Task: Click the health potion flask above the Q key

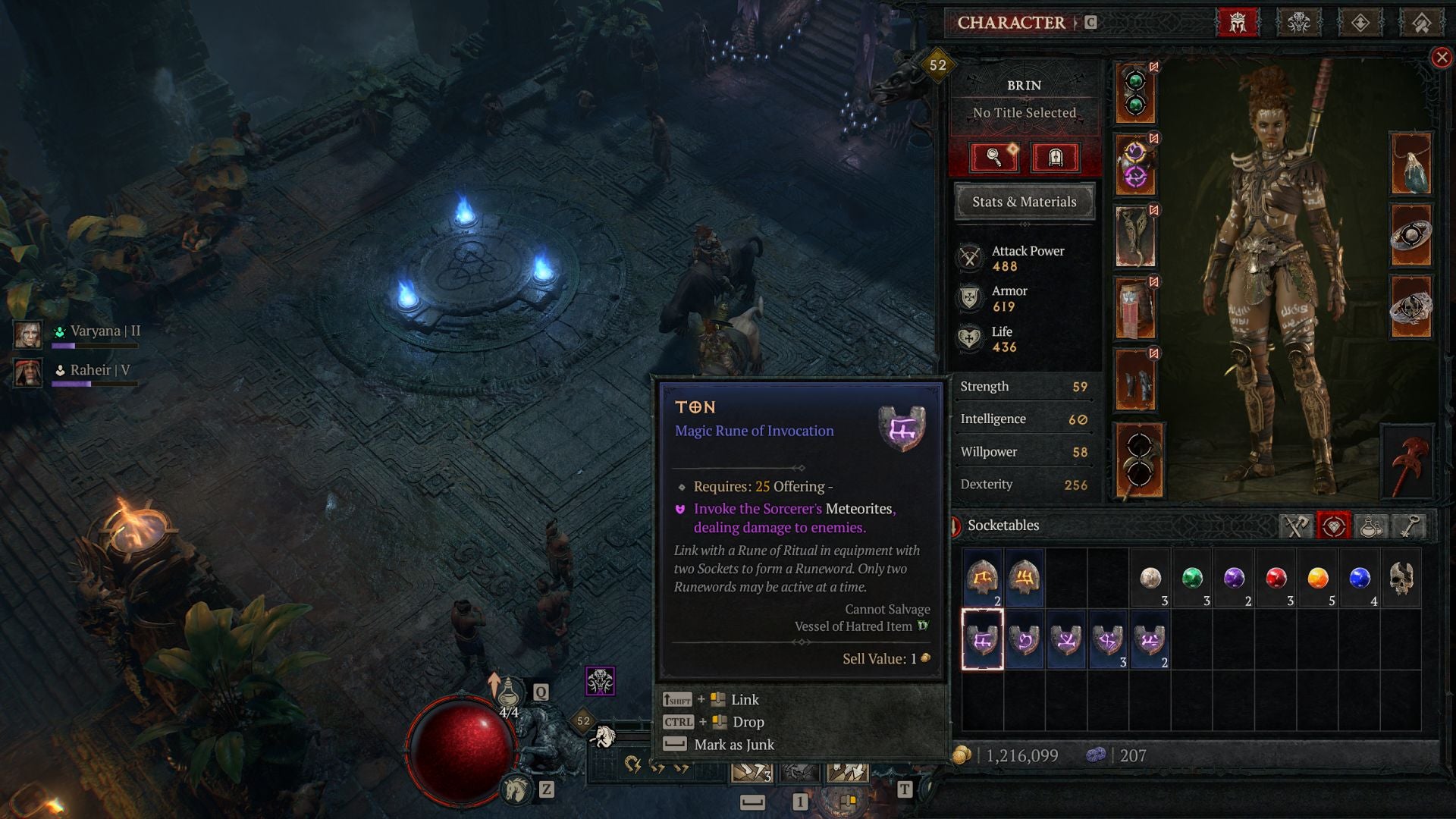Action: pos(511,692)
